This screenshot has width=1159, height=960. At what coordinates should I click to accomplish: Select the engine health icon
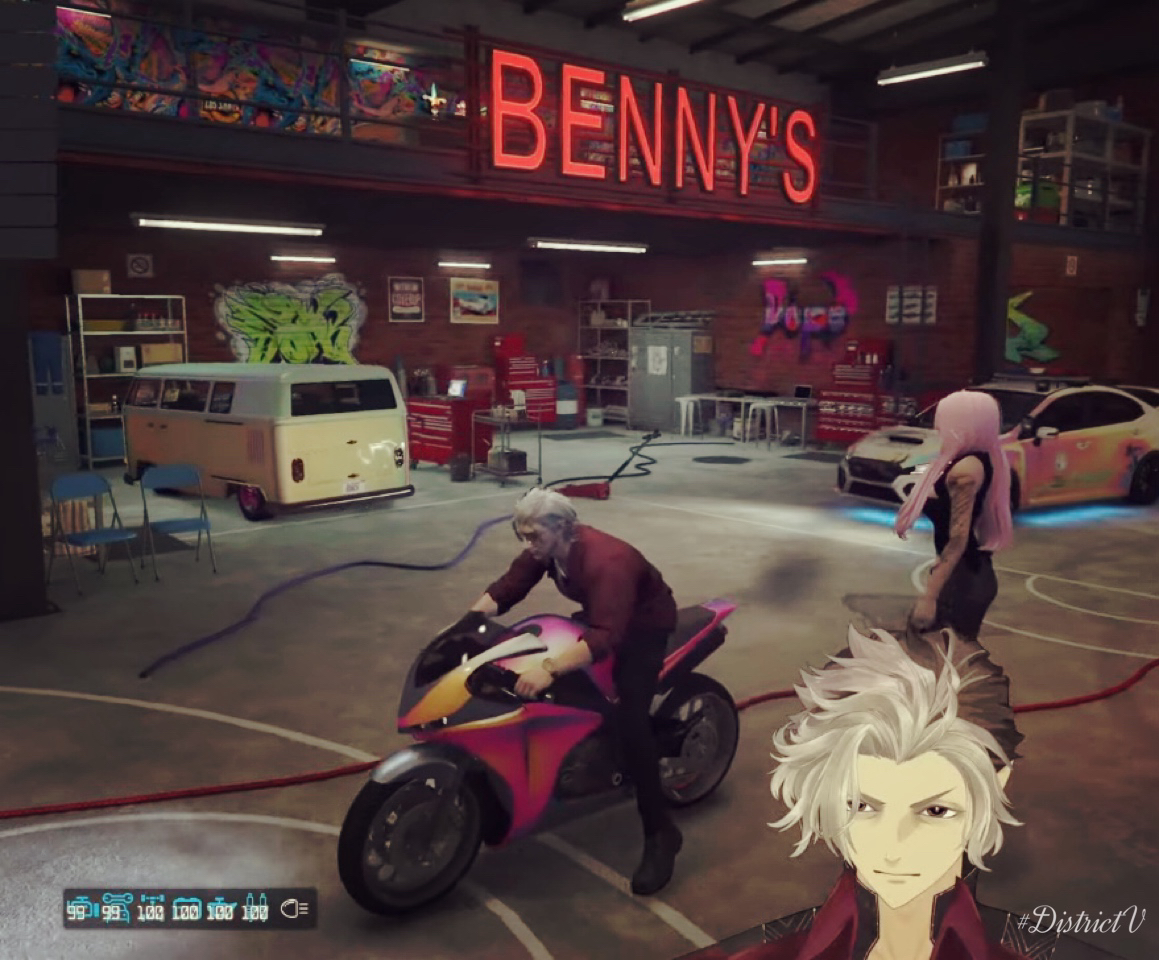click(x=81, y=908)
